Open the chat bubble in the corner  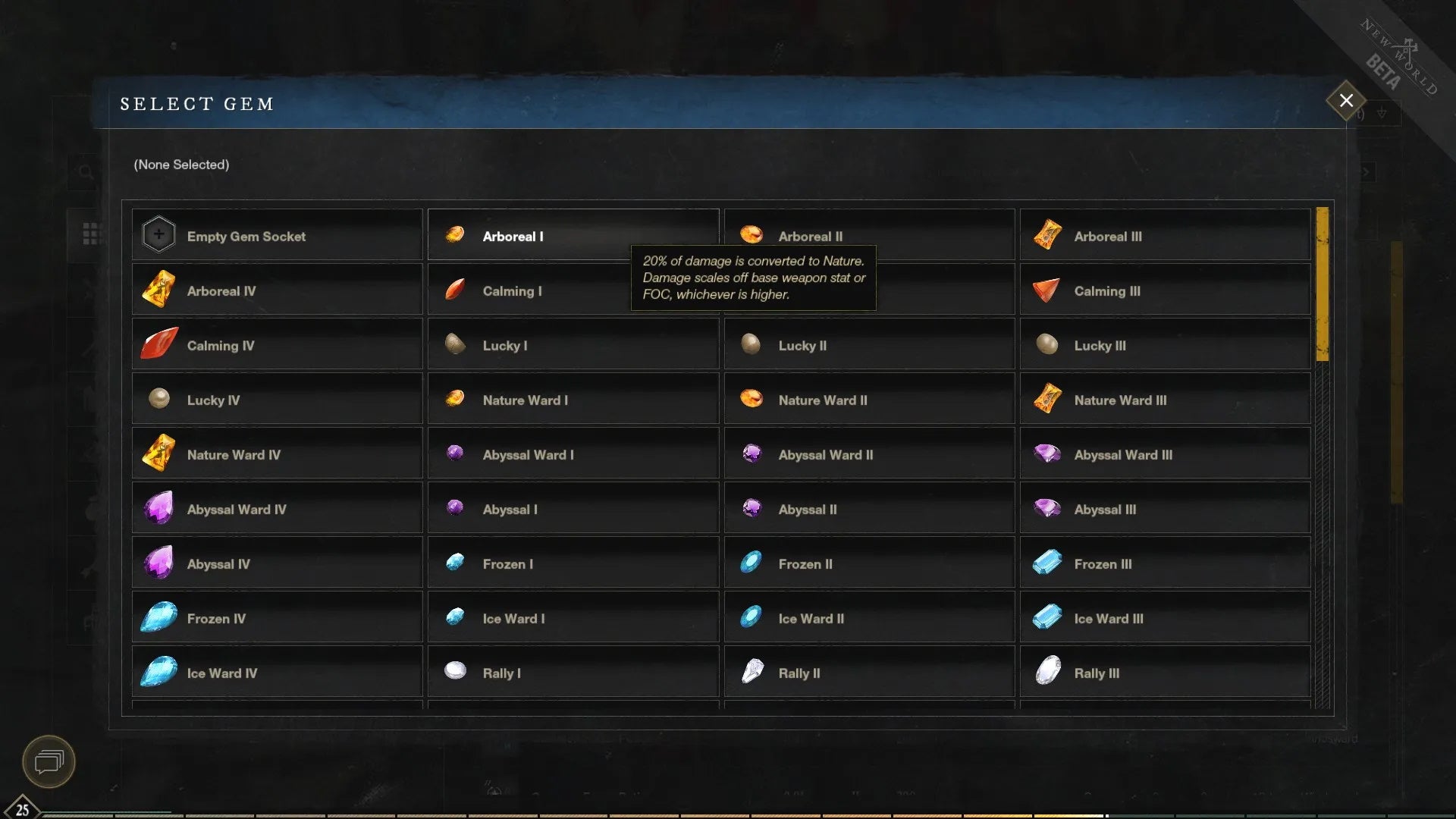coord(48,762)
